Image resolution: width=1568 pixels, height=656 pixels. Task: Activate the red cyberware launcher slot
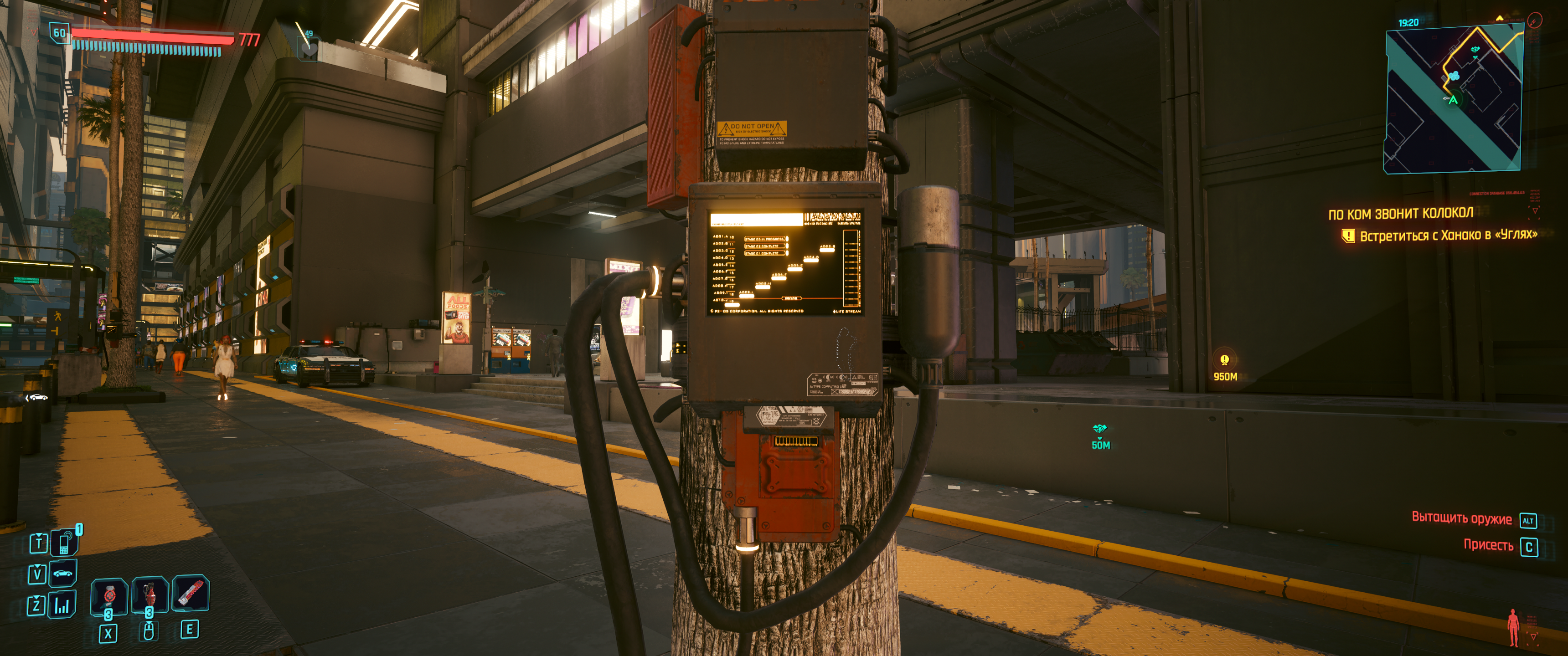point(191,593)
